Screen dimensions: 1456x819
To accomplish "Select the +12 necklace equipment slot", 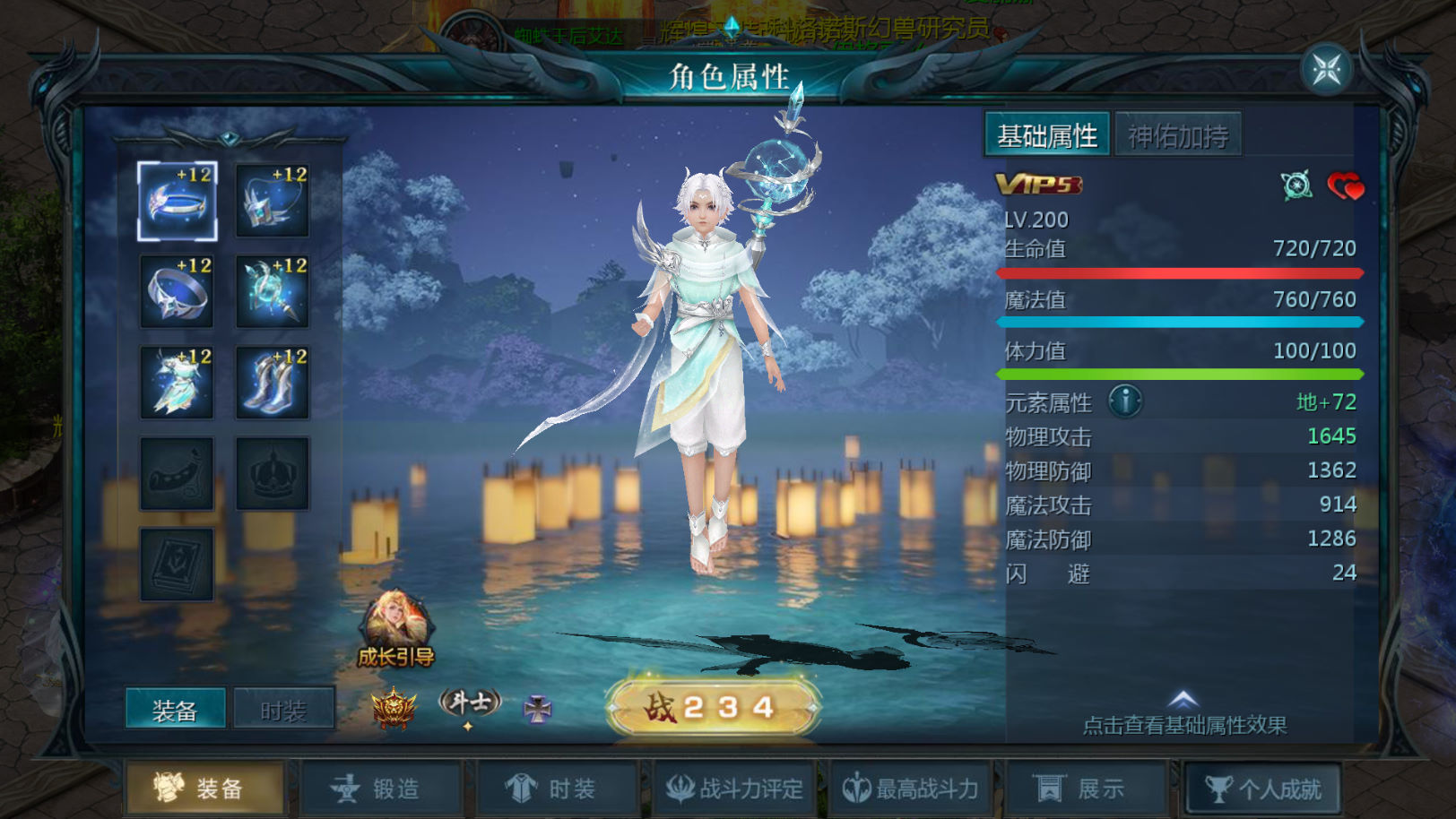I will (273, 201).
